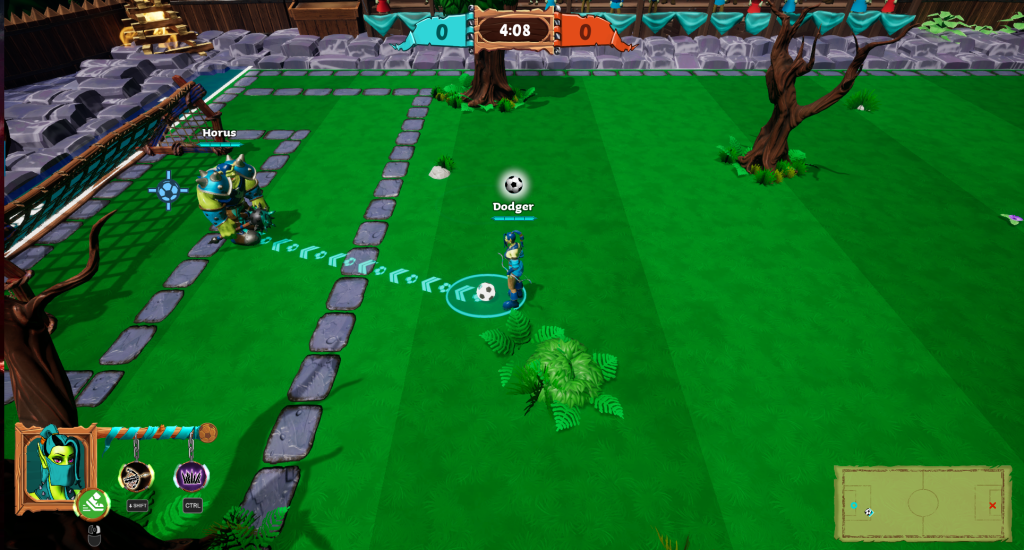Use the crossbow ability icon
Screen dimensions: 1024x550
(136, 476)
